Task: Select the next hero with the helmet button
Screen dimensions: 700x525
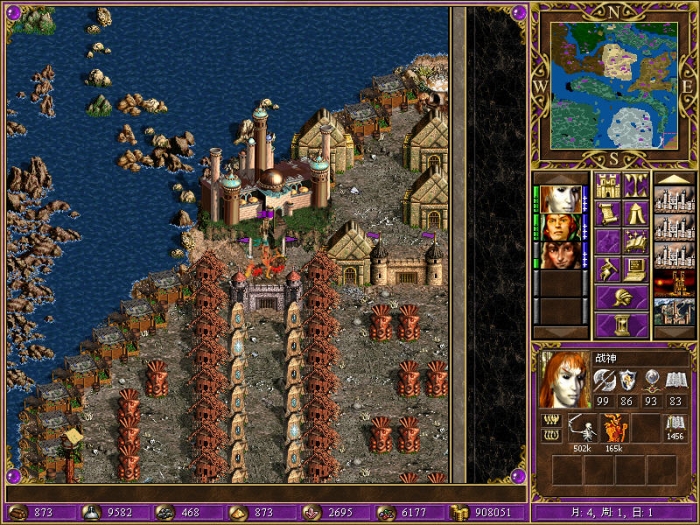Action: (622, 298)
